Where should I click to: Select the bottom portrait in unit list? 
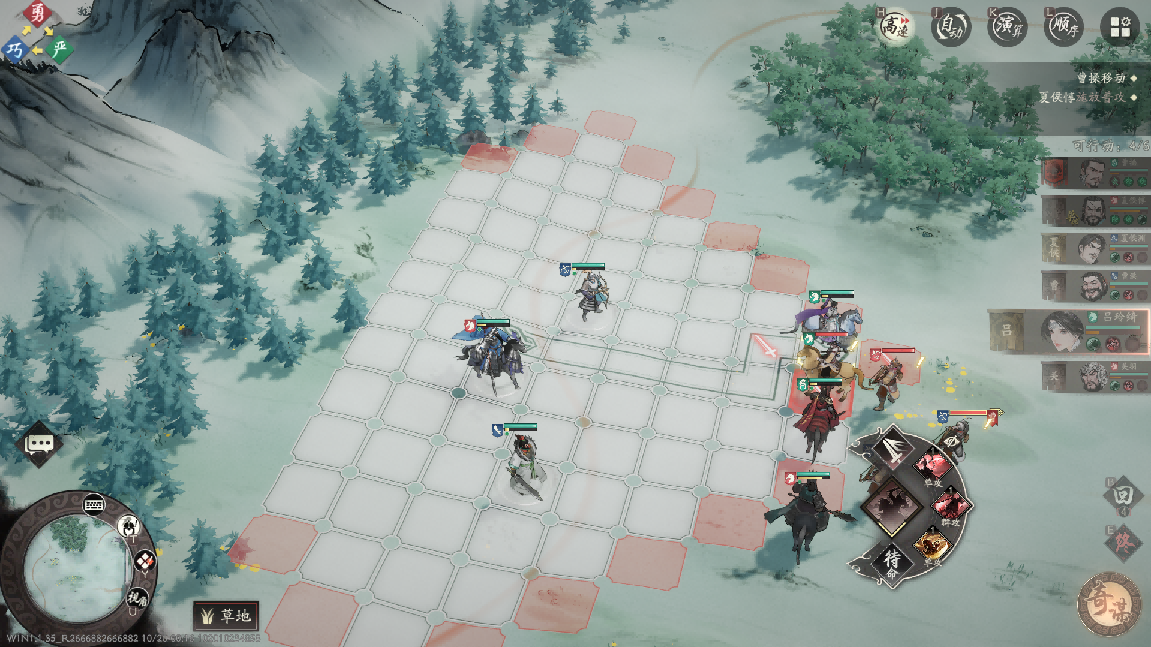(x=1094, y=375)
